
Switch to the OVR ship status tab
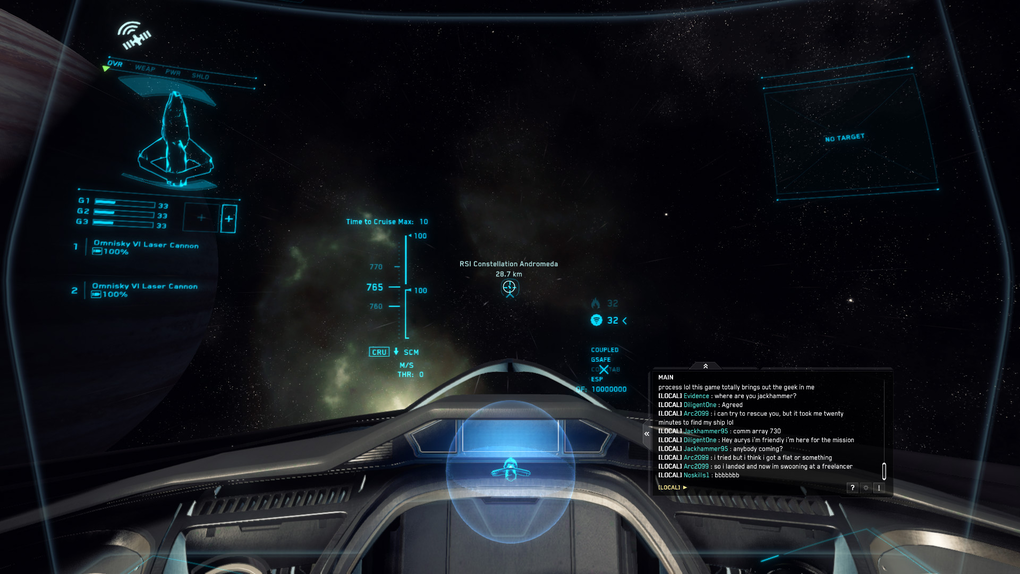tap(116, 64)
